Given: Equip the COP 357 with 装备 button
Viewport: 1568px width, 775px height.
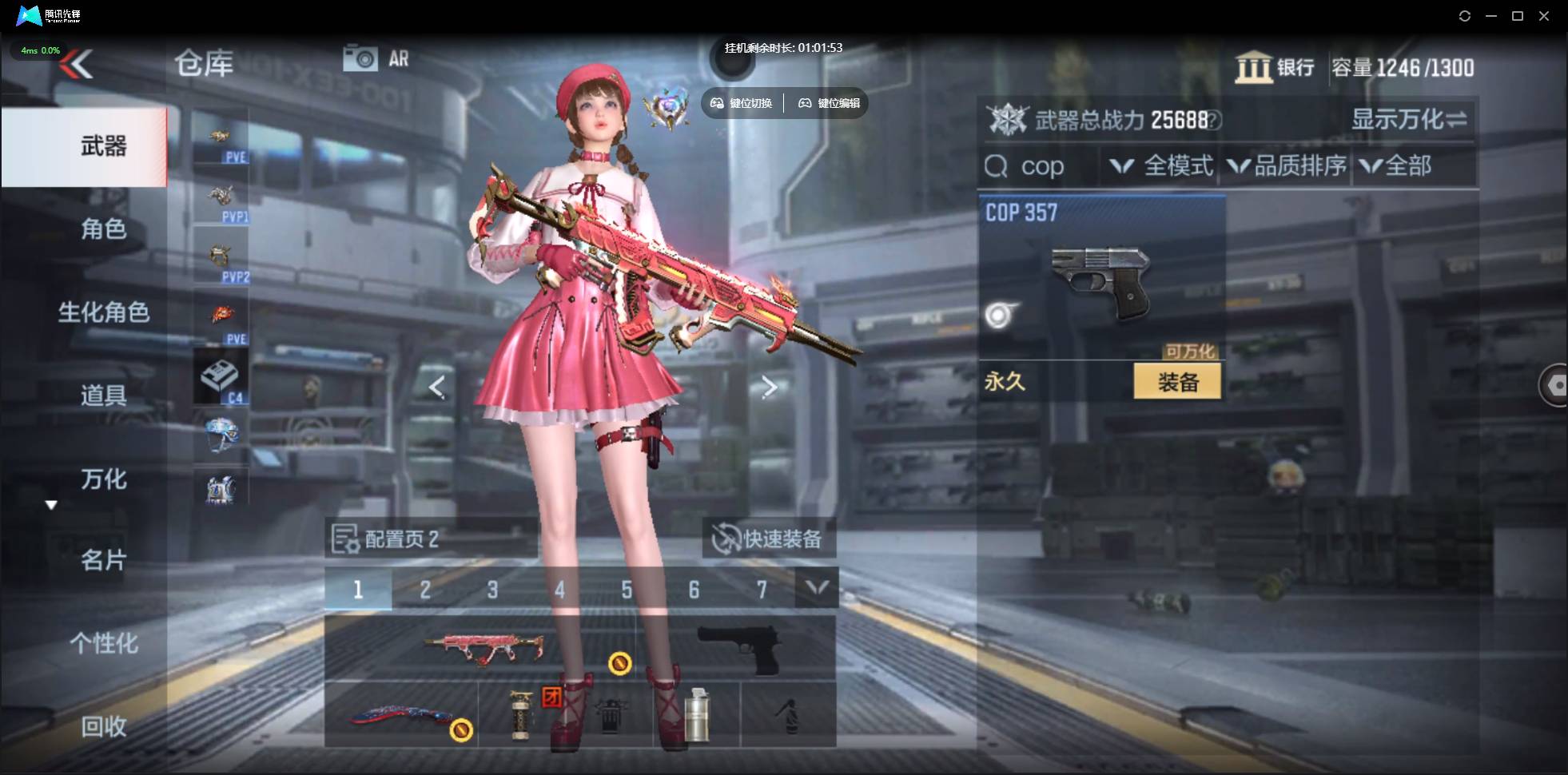Looking at the screenshot, I should (1177, 382).
